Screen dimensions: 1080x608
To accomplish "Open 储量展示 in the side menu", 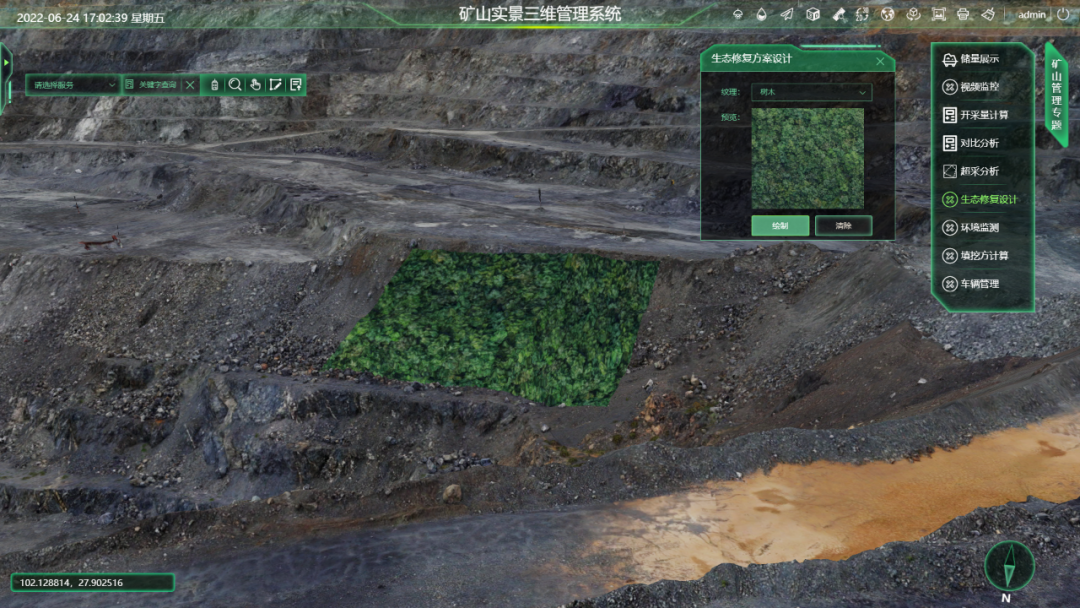I will [x=978, y=59].
